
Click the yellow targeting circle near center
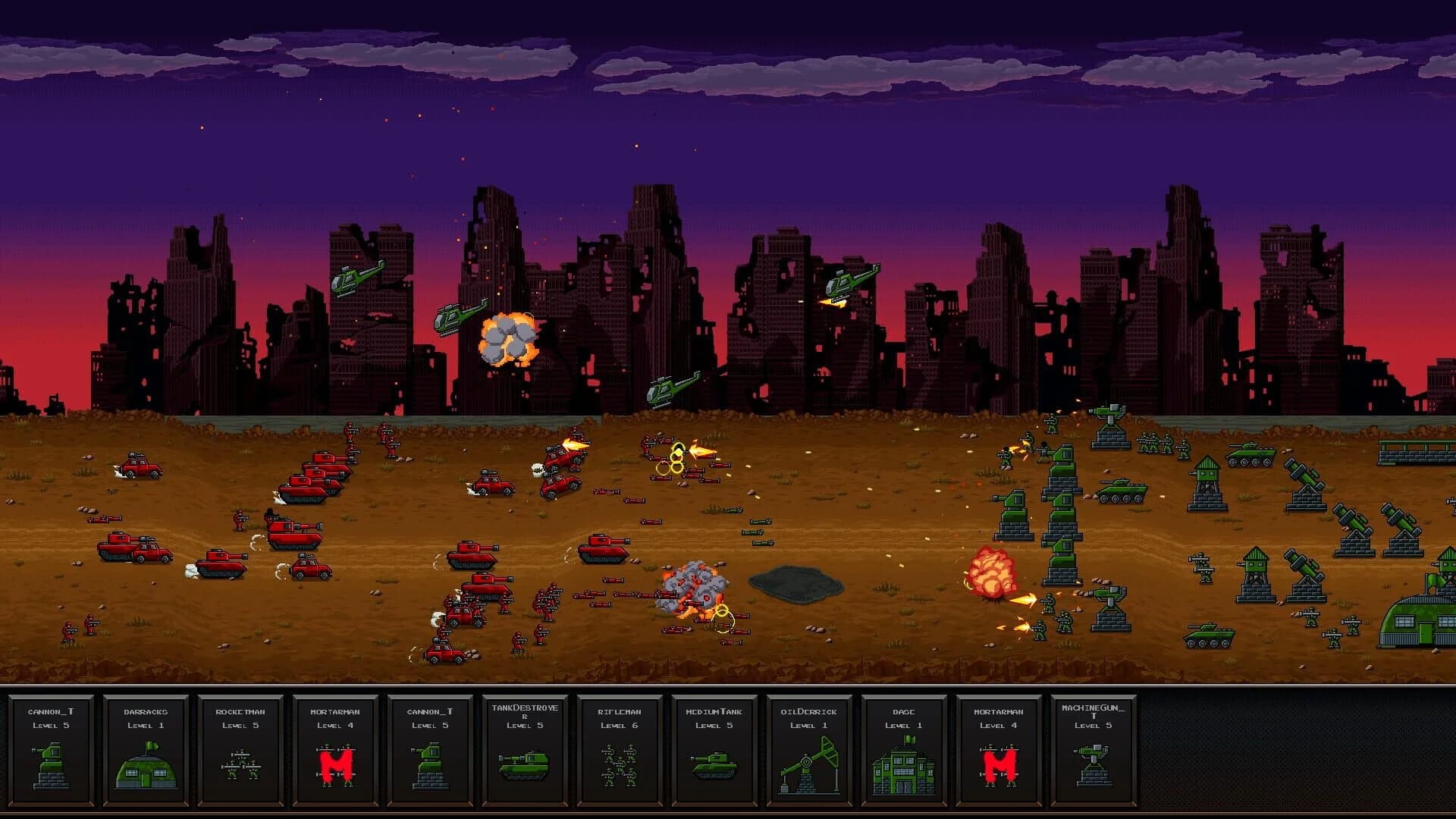tap(677, 455)
